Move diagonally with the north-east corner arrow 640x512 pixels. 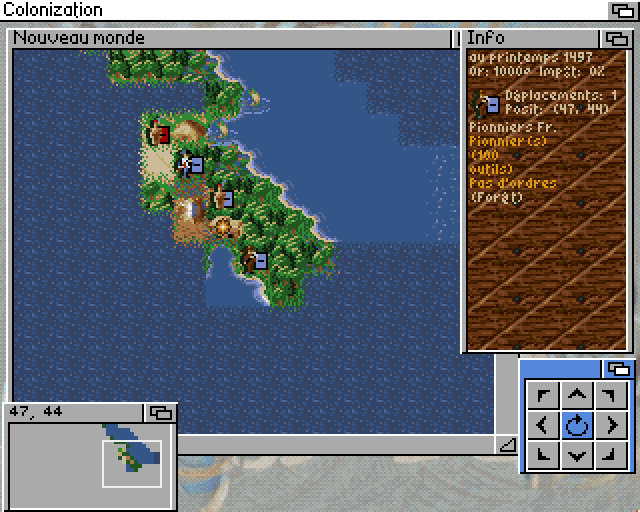610,395
